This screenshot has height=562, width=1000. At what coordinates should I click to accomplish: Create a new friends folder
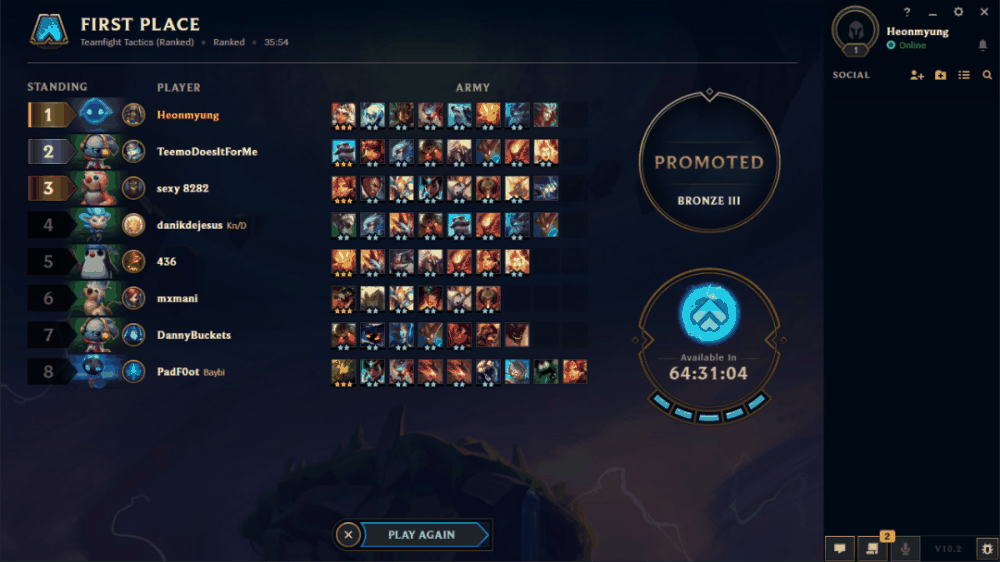point(941,75)
